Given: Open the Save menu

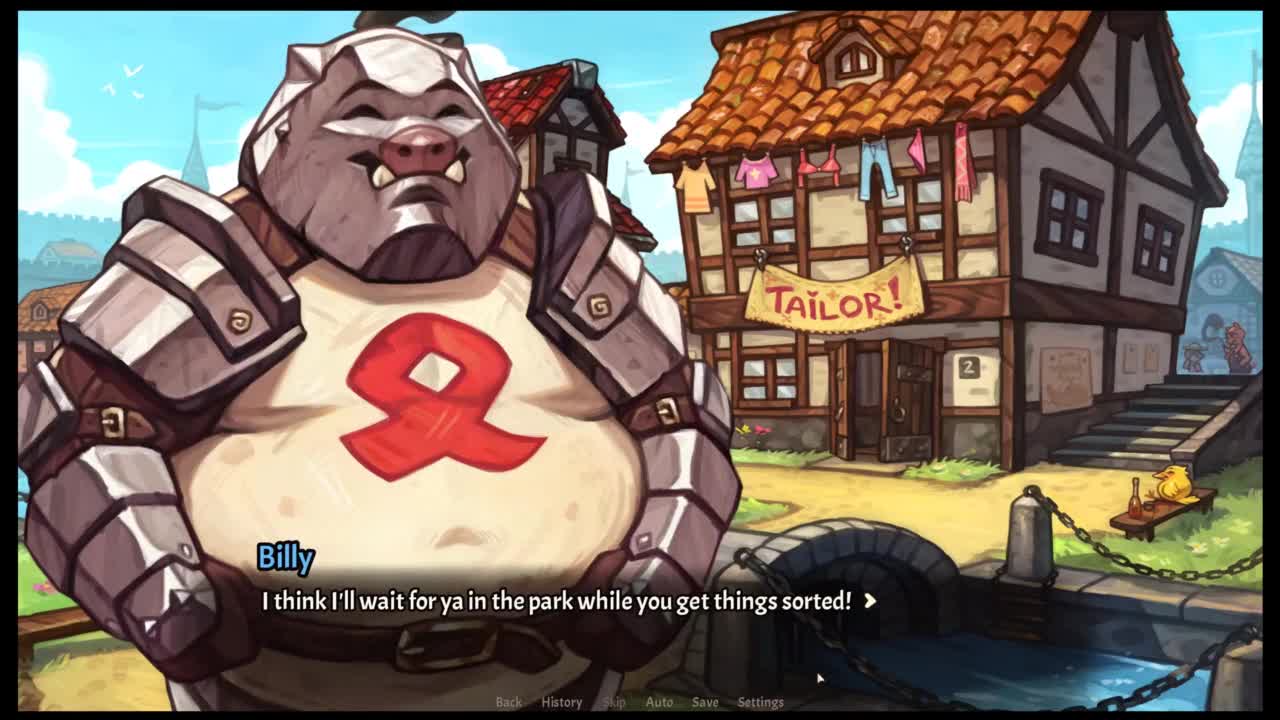Looking at the screenshot, I should pyautogui.click(x=705, y=702).
